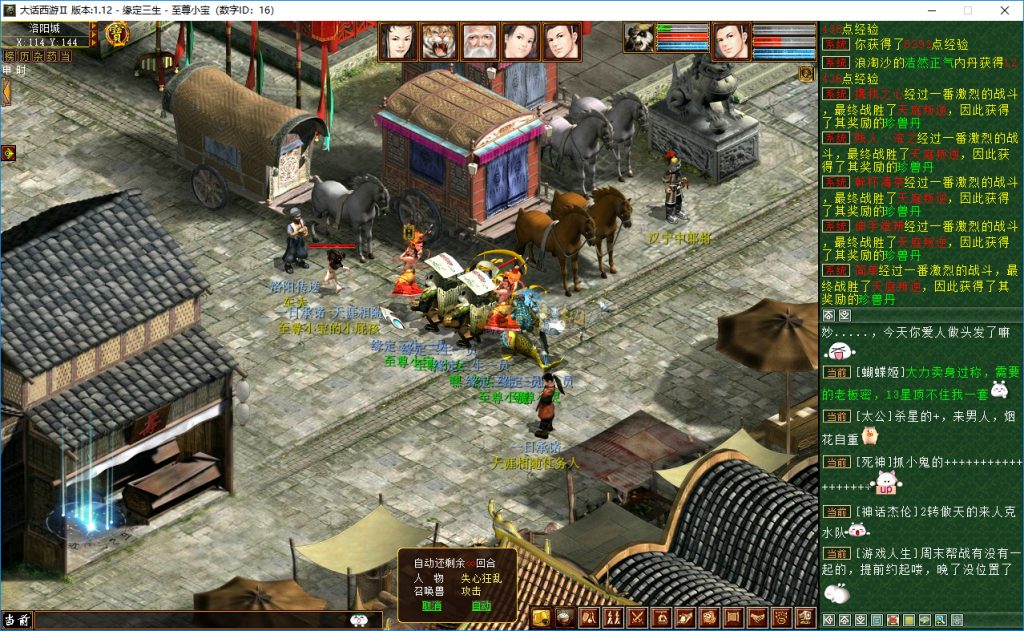Open the handshake icon in bottom toolbar
This screenshot has width=1024, height=631.
point(757,618)
